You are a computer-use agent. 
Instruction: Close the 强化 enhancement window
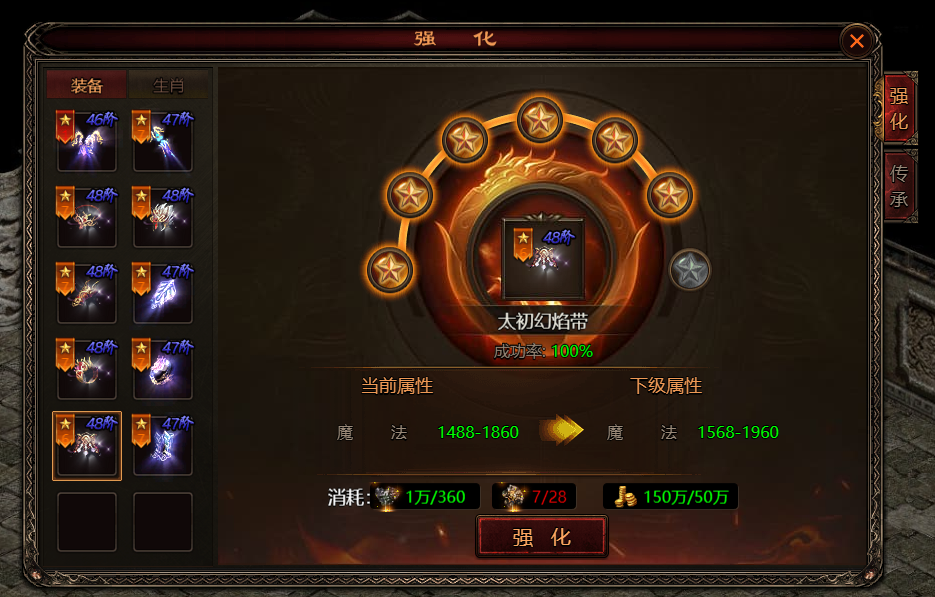point(856,41)
